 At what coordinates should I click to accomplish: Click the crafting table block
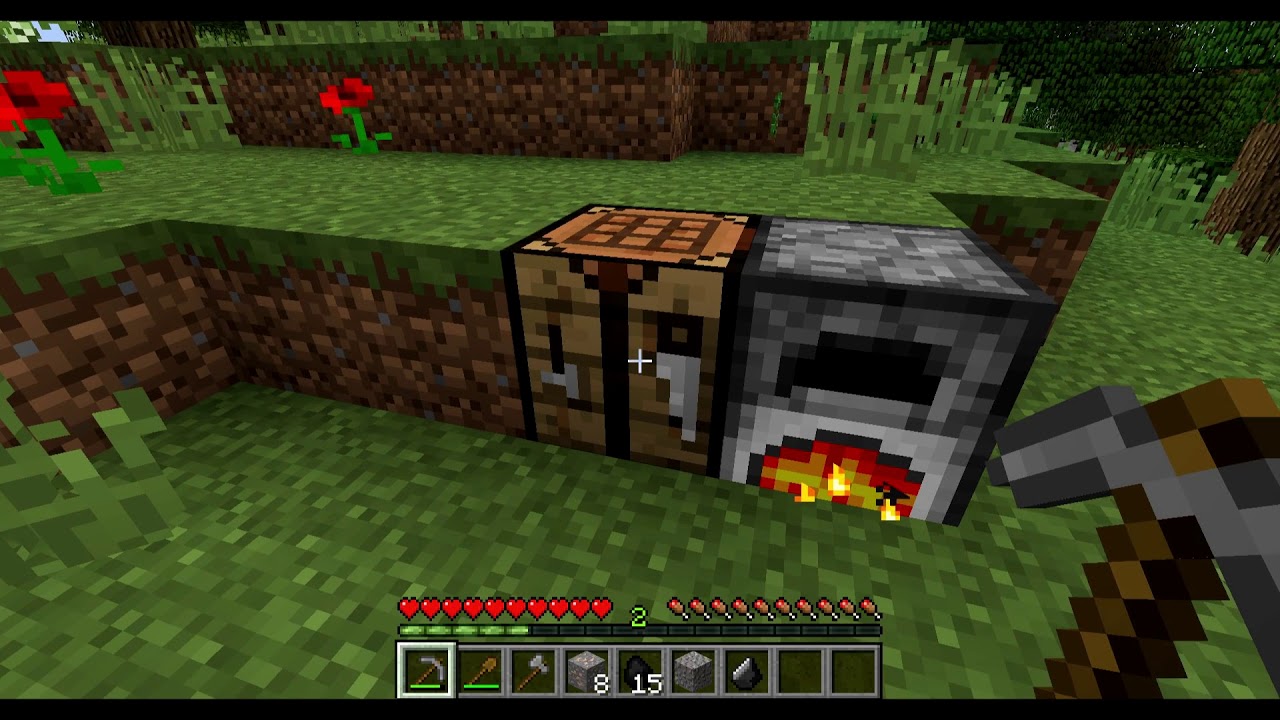click(620, 350)
